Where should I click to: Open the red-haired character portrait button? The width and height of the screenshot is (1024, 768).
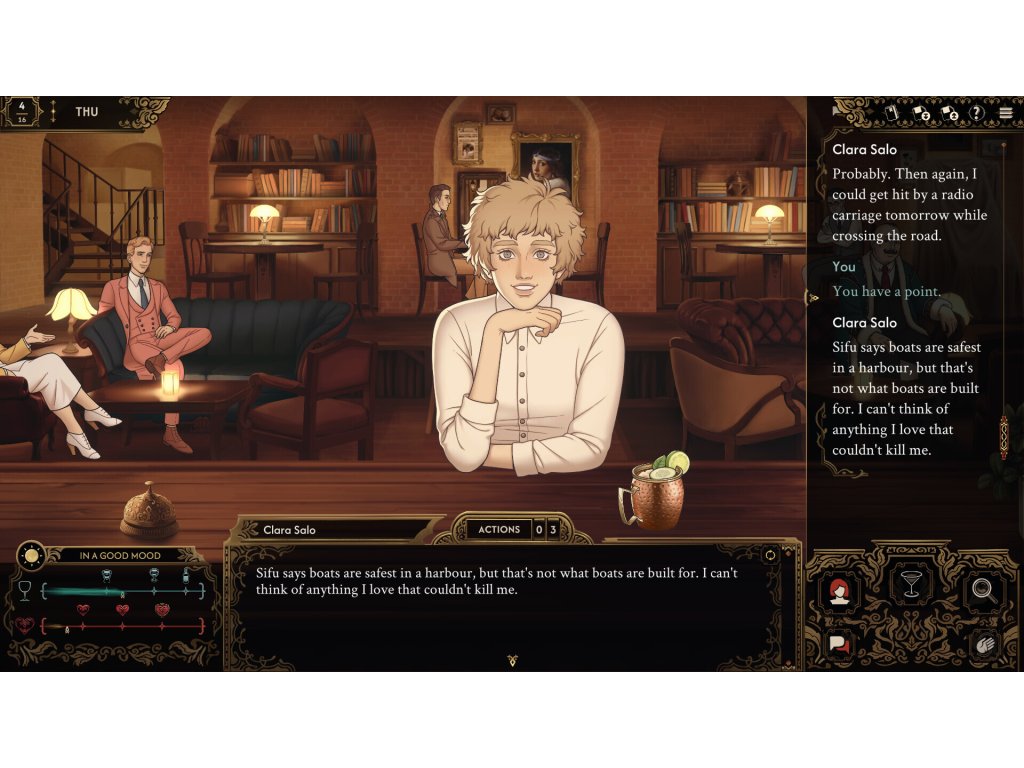click(839, 592)
